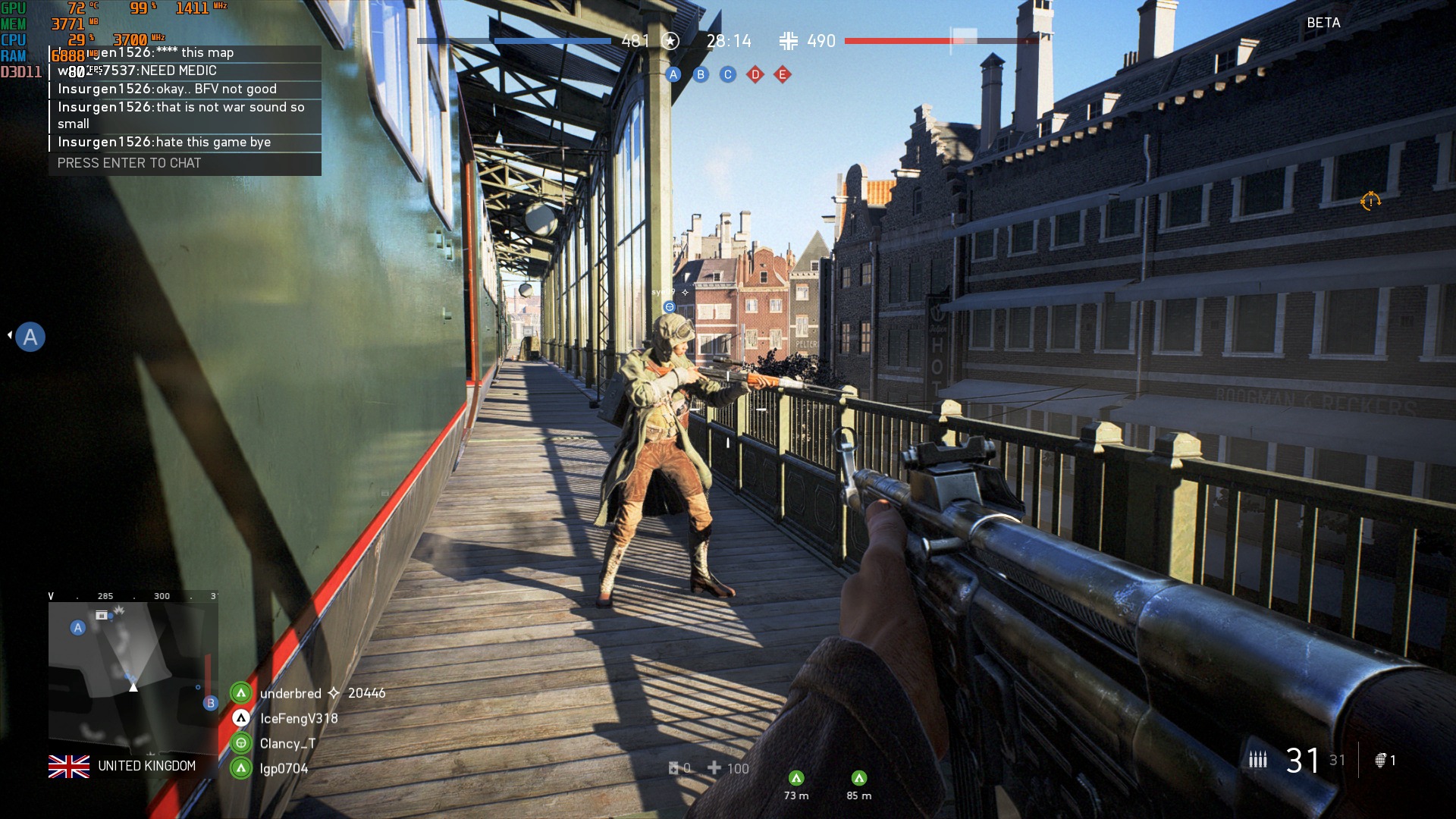Select enemy objective E diamond icon
The width and height of the screenshot is (1456, 819).
[783, 74]
